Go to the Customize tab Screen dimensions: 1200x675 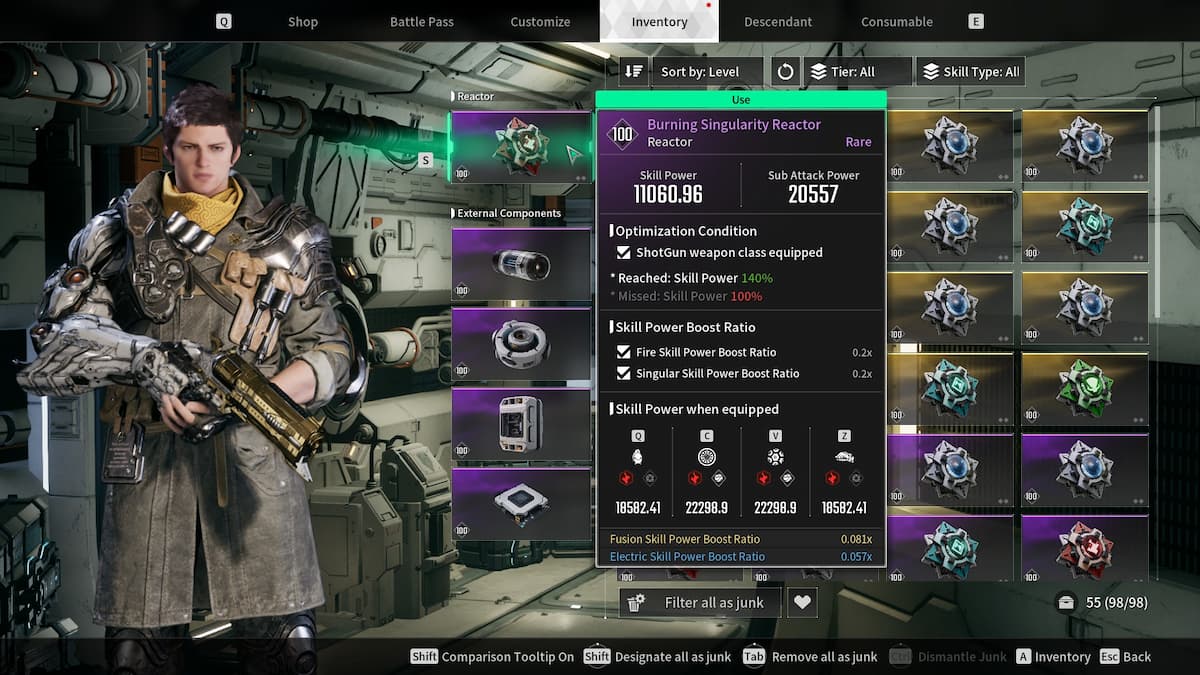(540, 22)
